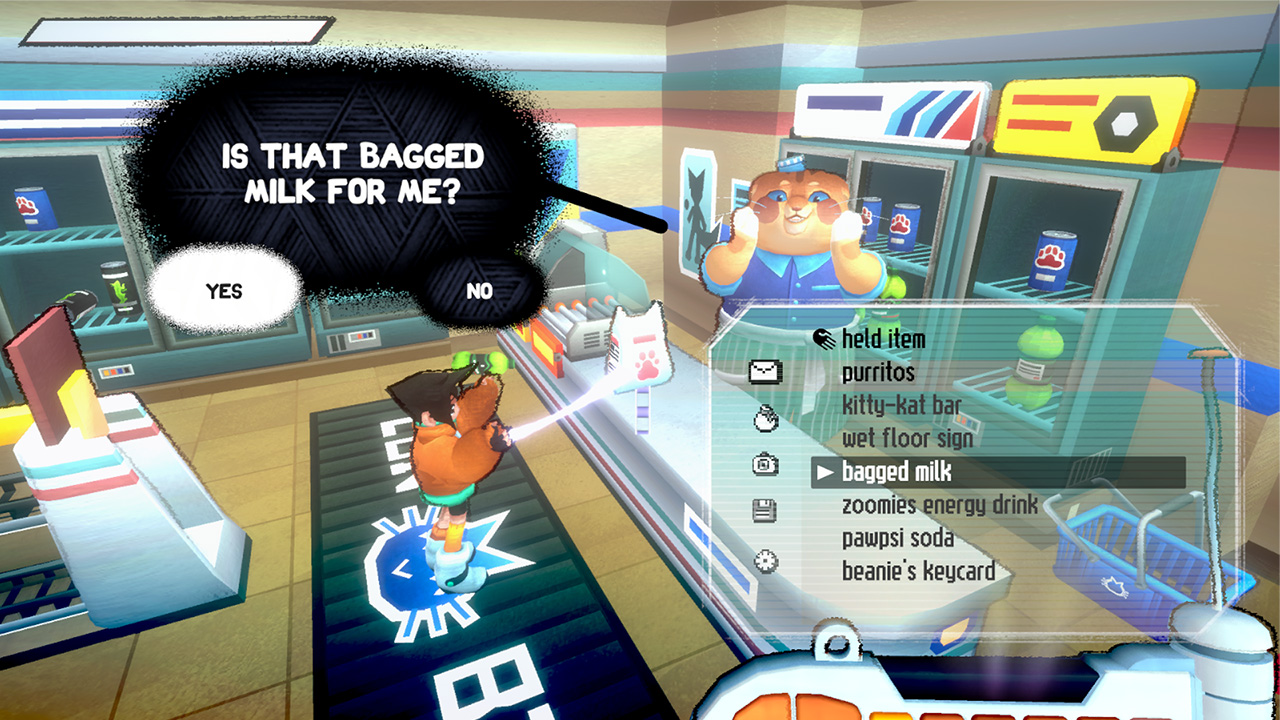Click the milk pouch icon near kitty-kat bar
This screenshot has height=720, width=1280.
[765, 416]
